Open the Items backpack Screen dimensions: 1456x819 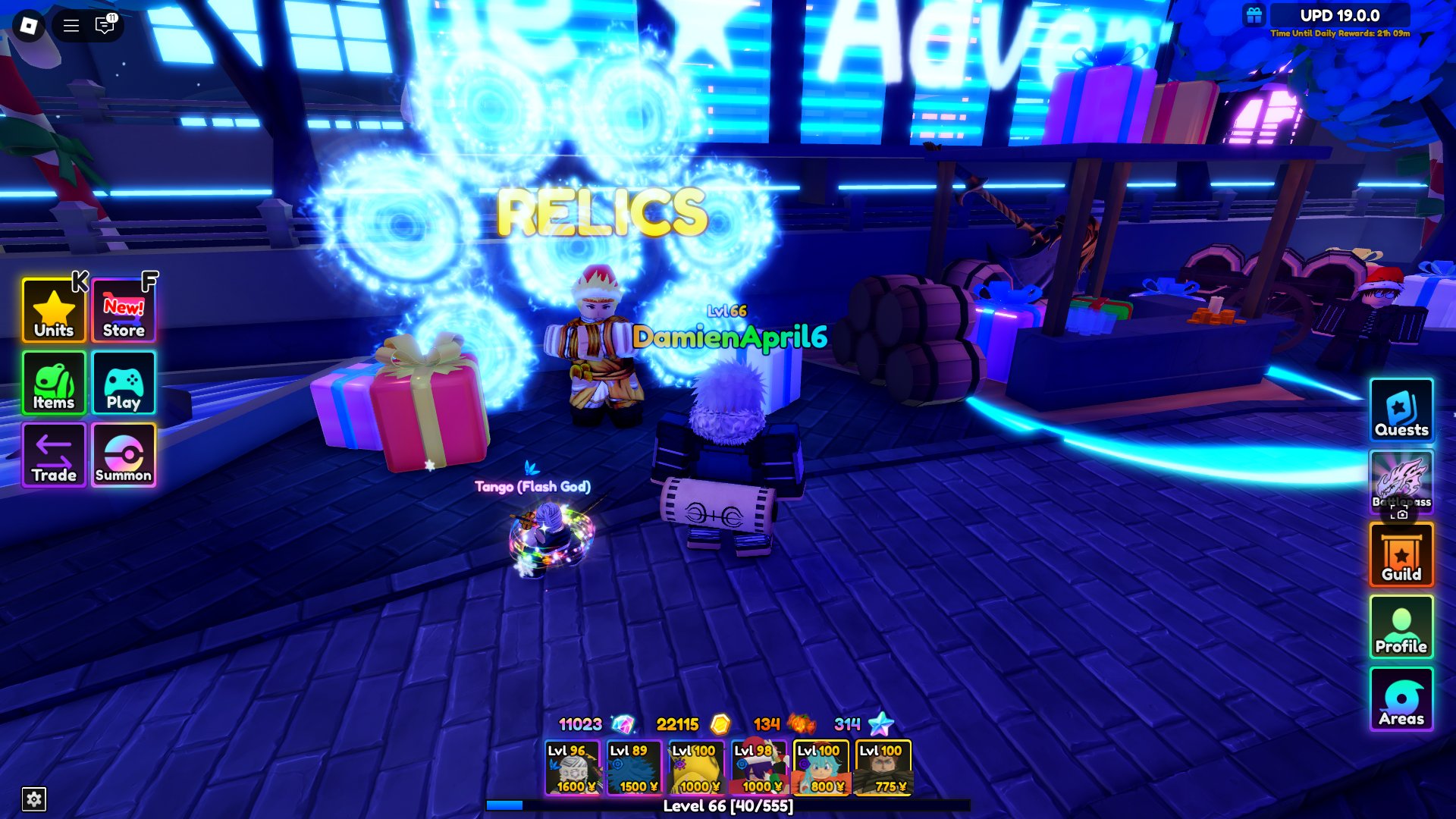tap(52, 383)
